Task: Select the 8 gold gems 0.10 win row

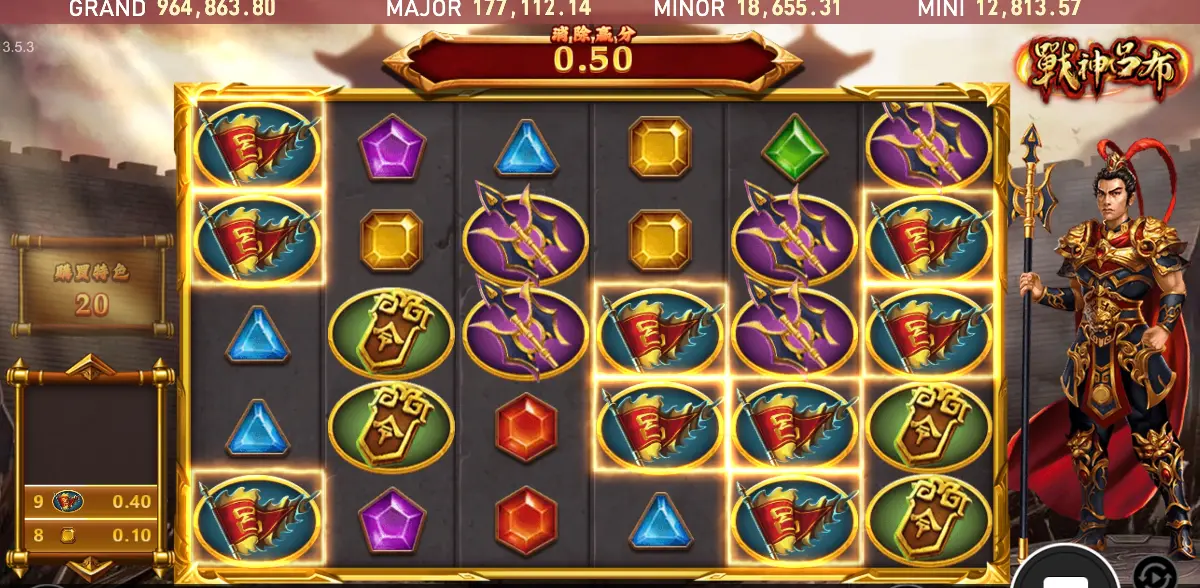Action: [x=92, y=535]
